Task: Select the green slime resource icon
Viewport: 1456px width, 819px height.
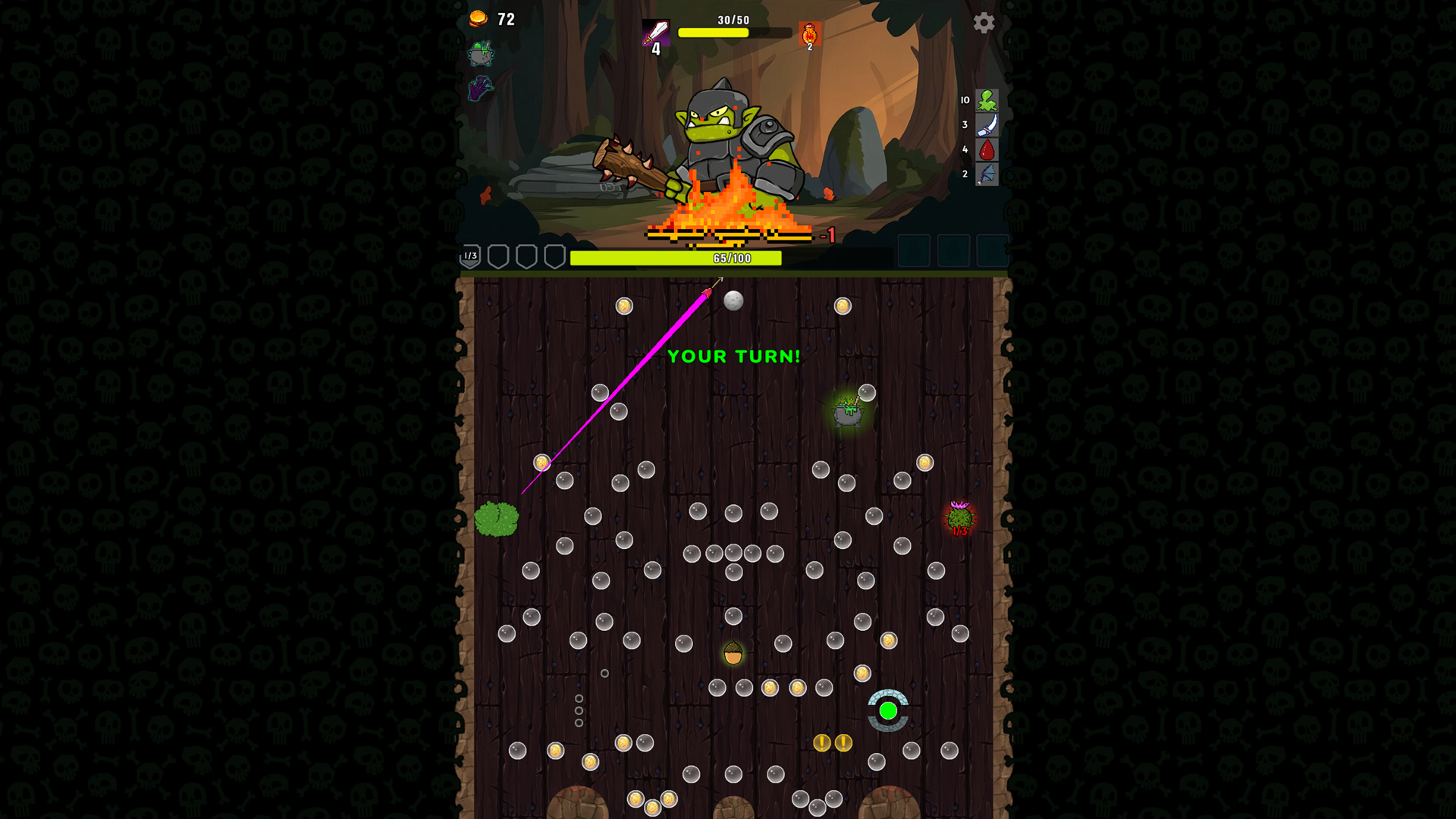Action: coord(988,101)
